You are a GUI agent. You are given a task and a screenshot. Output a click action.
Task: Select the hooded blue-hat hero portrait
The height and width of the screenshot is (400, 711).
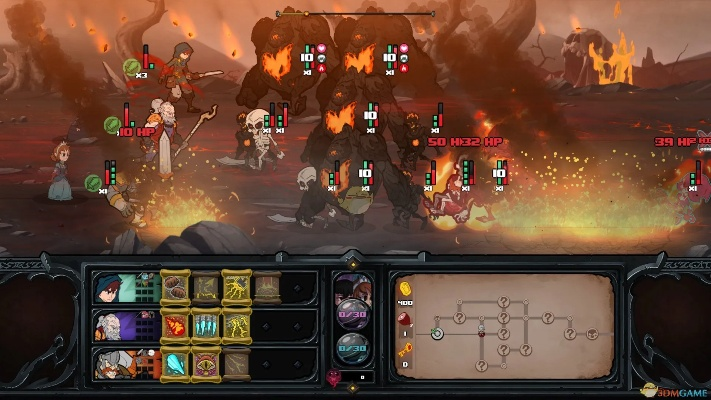click(109, 288)
